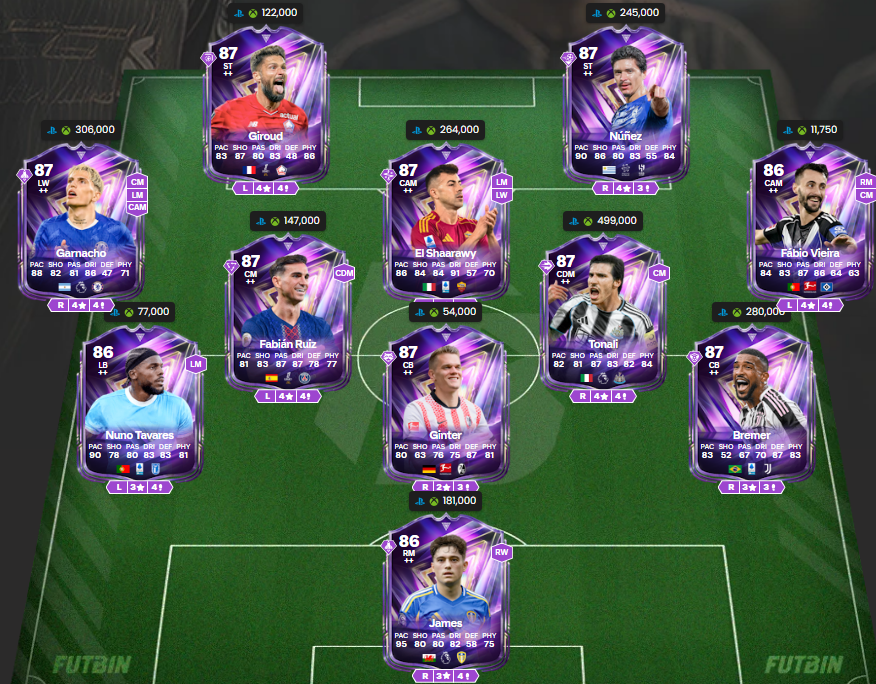Click Tonali's 499,000 price tag
This screenshot has width=876, height=684.
click(x=603, y=221)
